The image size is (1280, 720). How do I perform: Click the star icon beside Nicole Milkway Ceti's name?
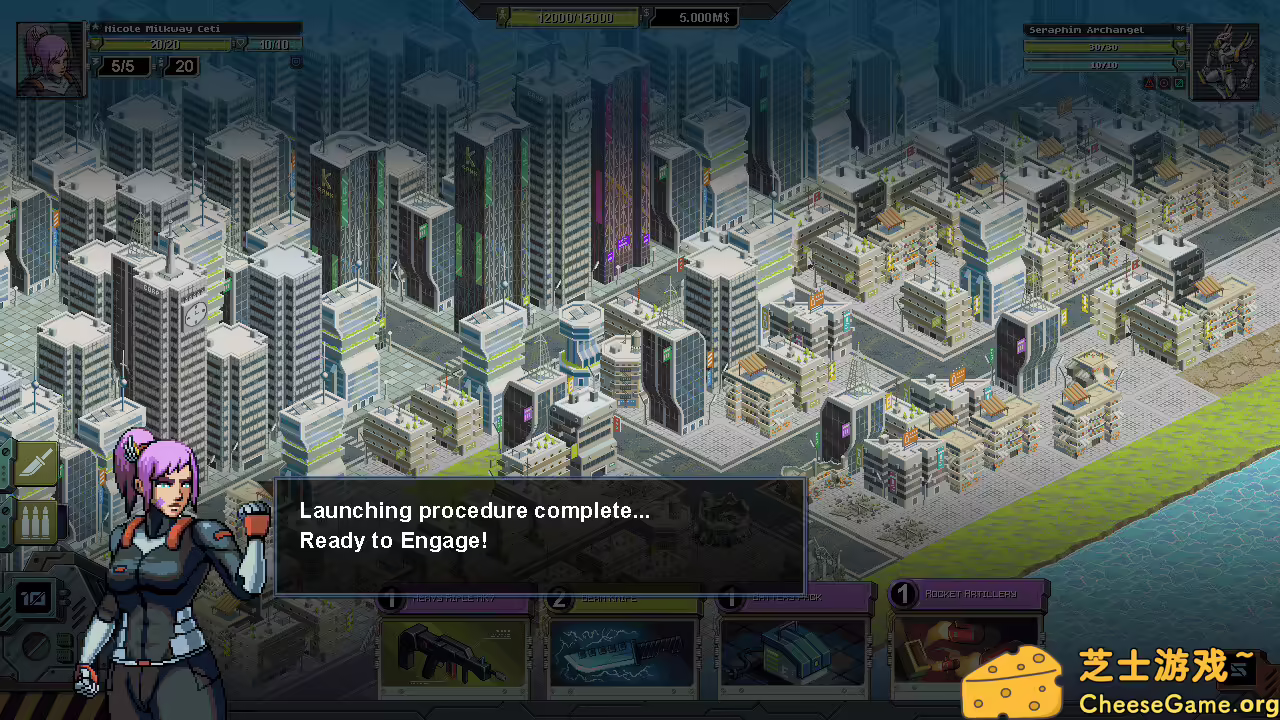click(x=96, y=27)
